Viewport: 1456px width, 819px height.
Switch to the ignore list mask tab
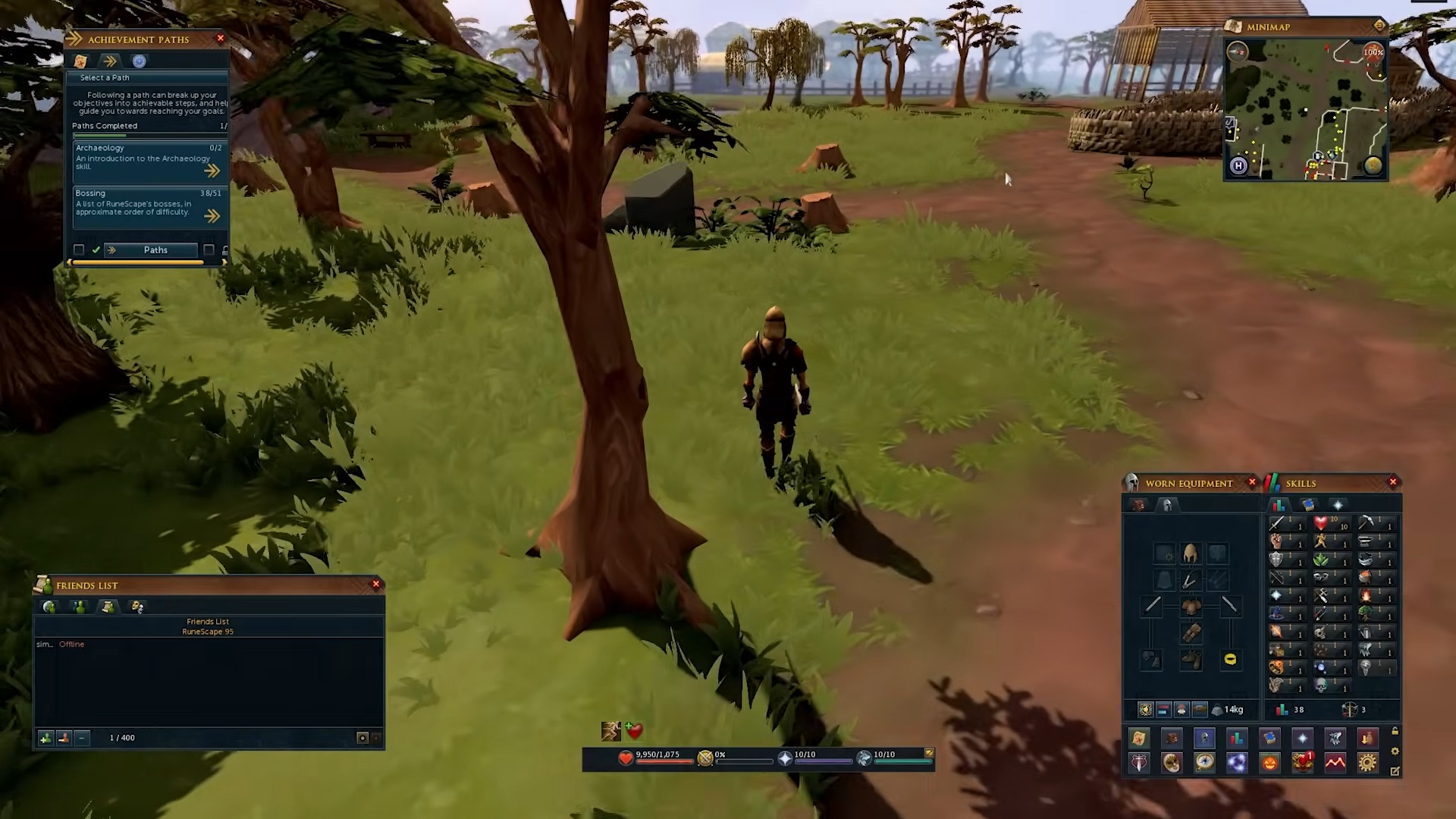(136, 607)
